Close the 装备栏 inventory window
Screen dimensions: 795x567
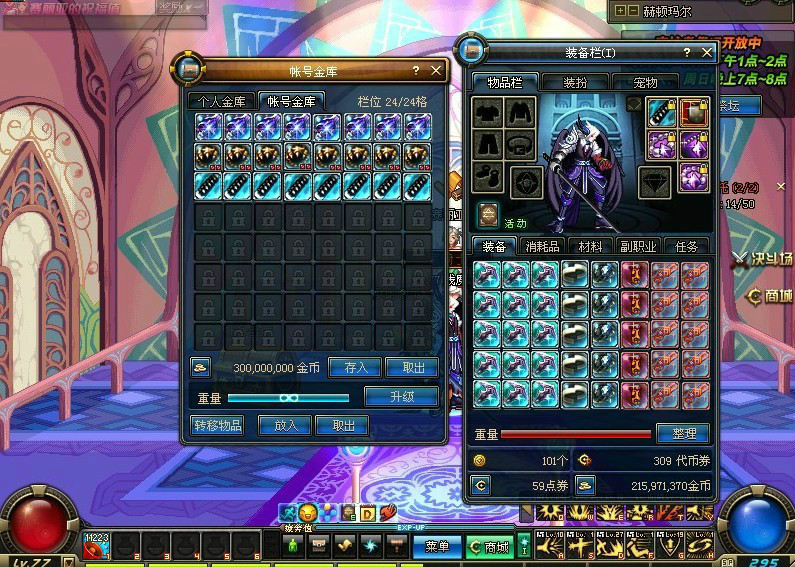point(706,51)
